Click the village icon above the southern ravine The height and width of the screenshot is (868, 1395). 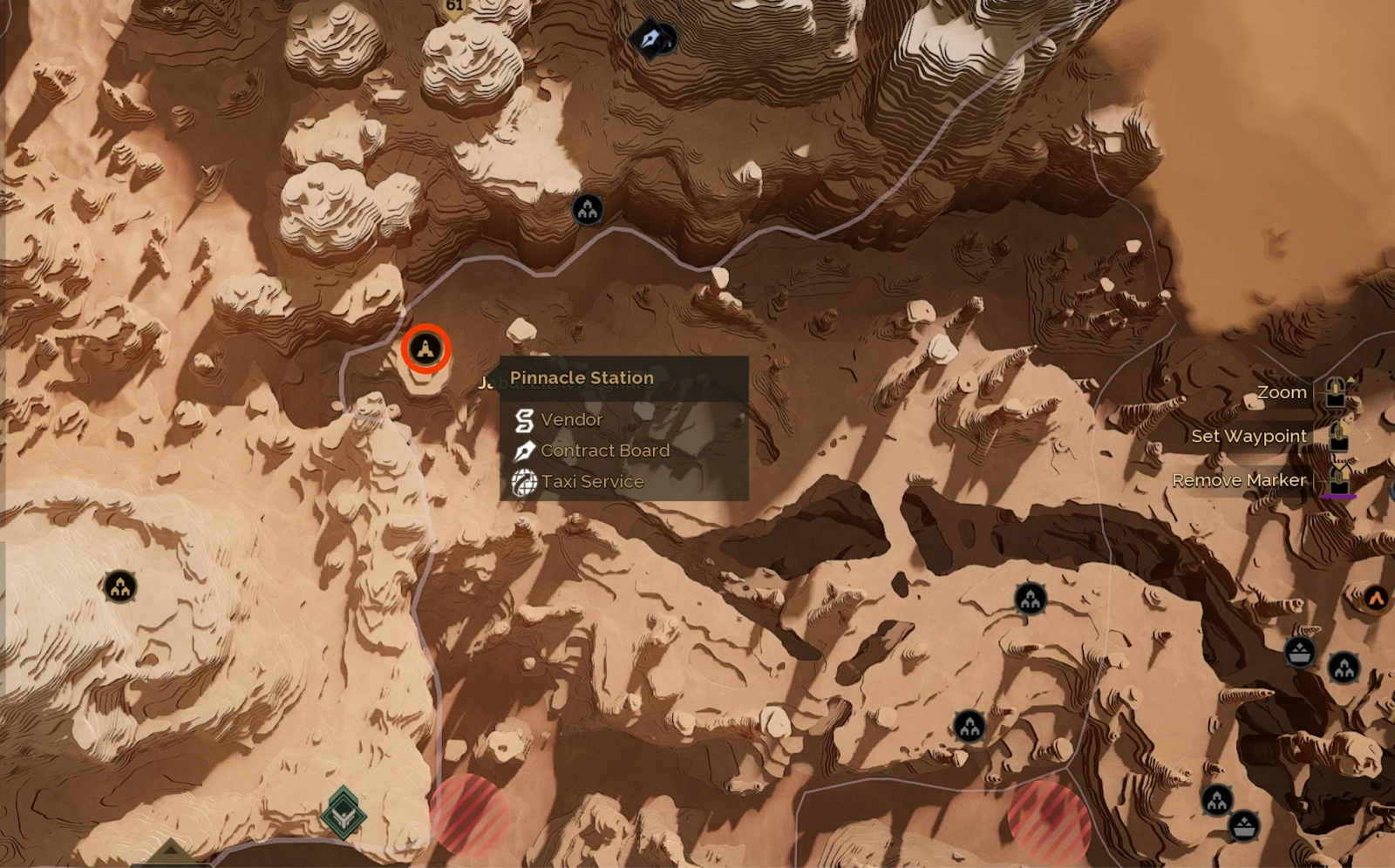pyautogui.click(x=972, y=724)
